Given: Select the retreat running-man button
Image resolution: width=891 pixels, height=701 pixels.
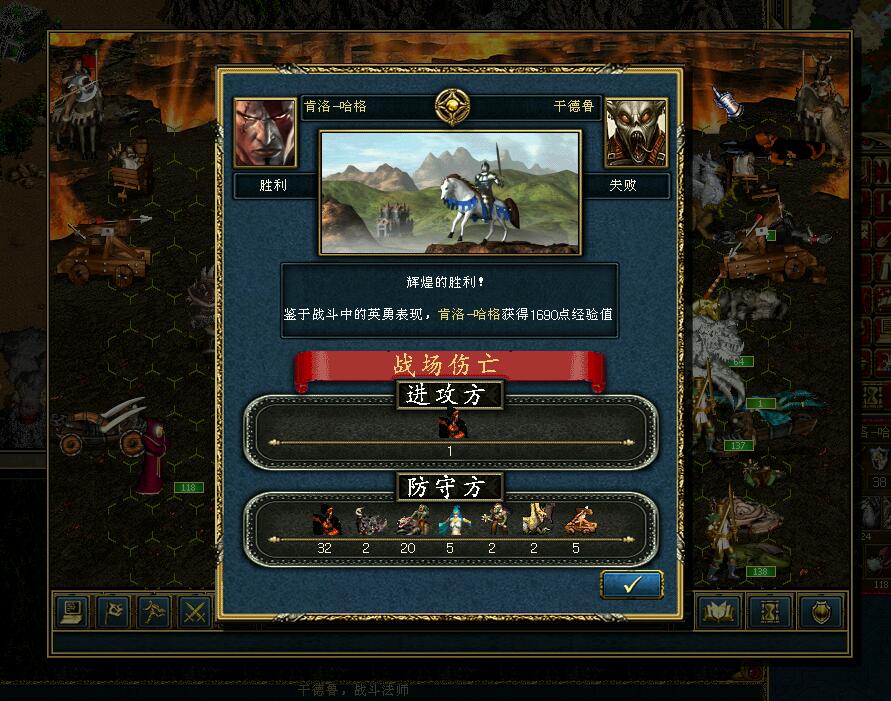Looking at the screenshot, I should pos(153,611).
